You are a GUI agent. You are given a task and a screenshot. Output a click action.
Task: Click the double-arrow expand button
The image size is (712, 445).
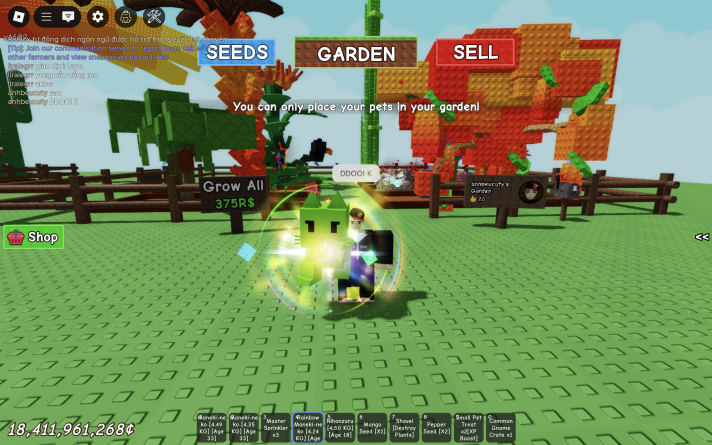click(702, 237)
